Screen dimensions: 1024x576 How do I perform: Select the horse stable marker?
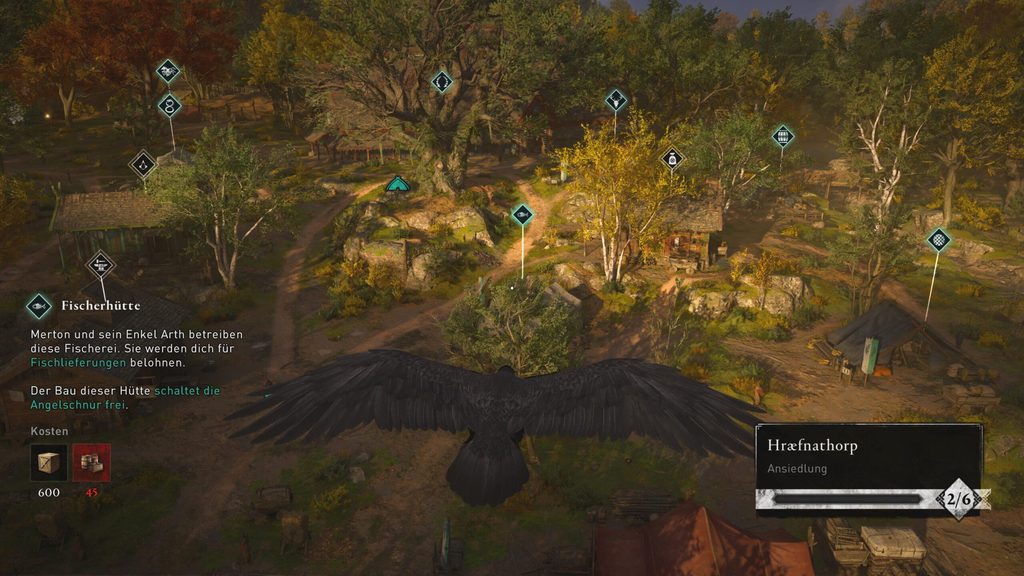pos(168,71)
